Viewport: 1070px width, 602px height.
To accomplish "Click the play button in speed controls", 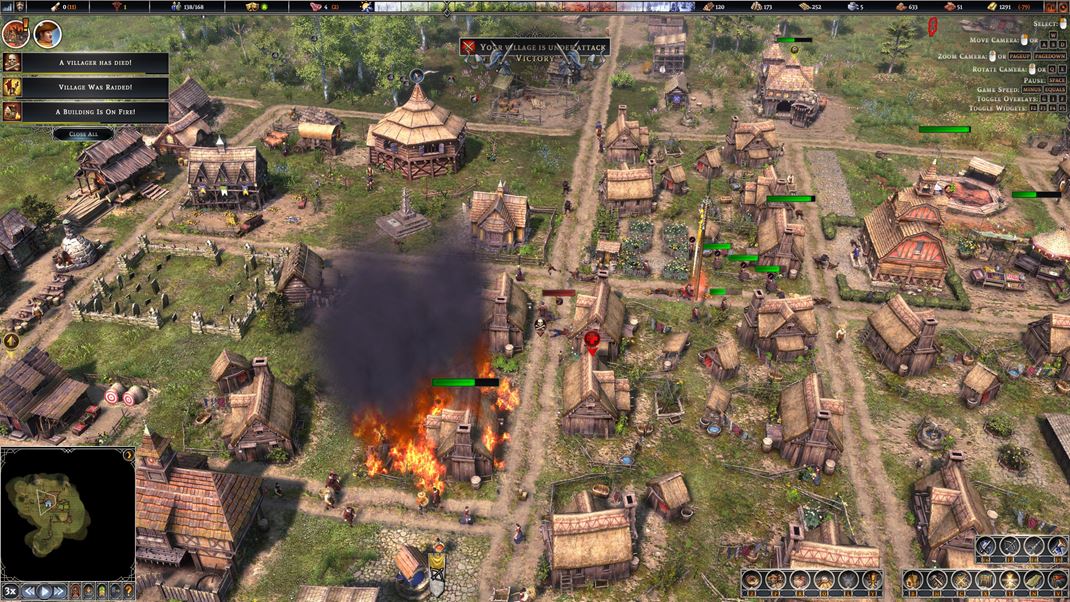I will click(45, 591).
